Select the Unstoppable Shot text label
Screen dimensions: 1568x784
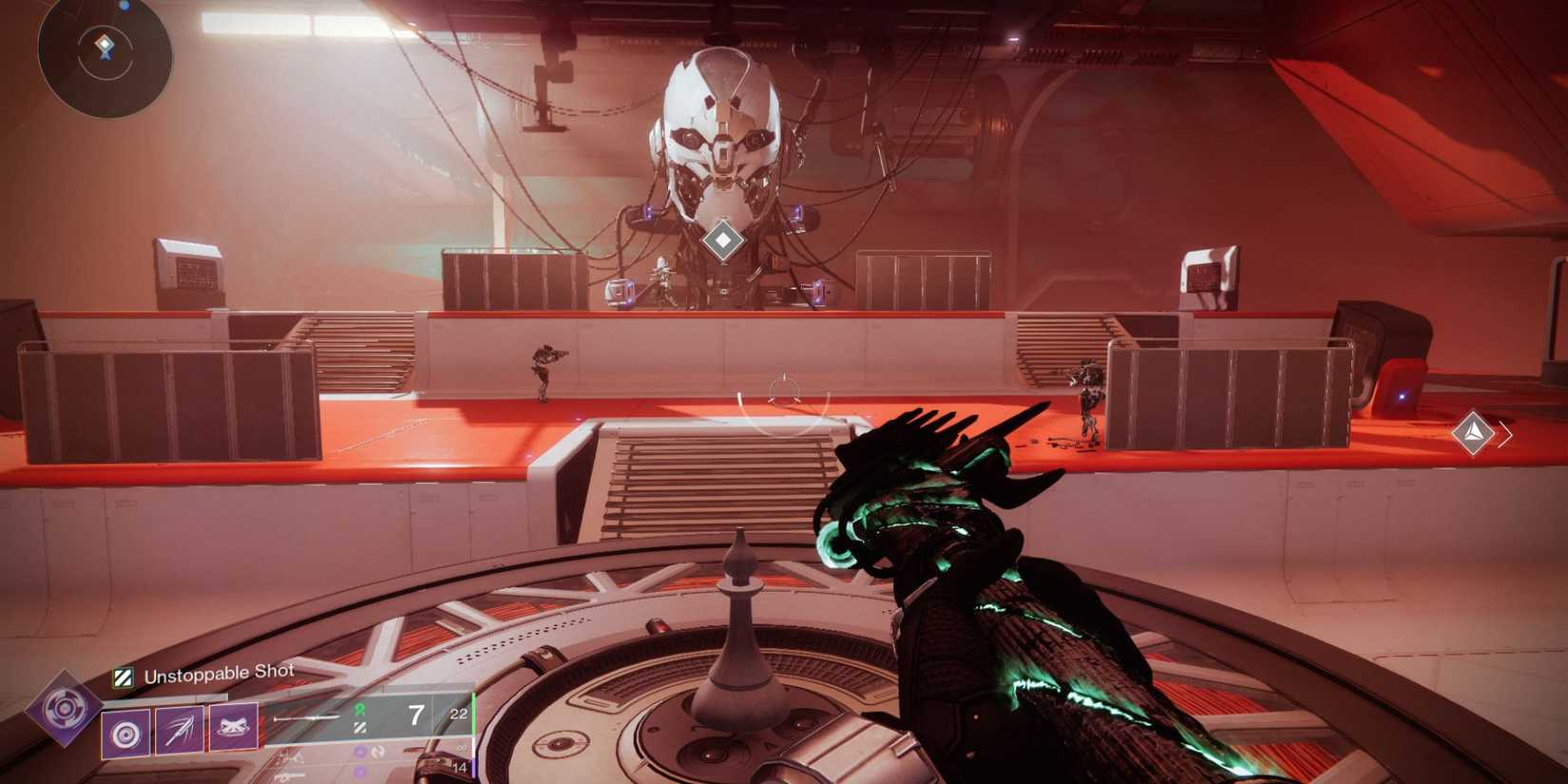click(x=220, y=671)
